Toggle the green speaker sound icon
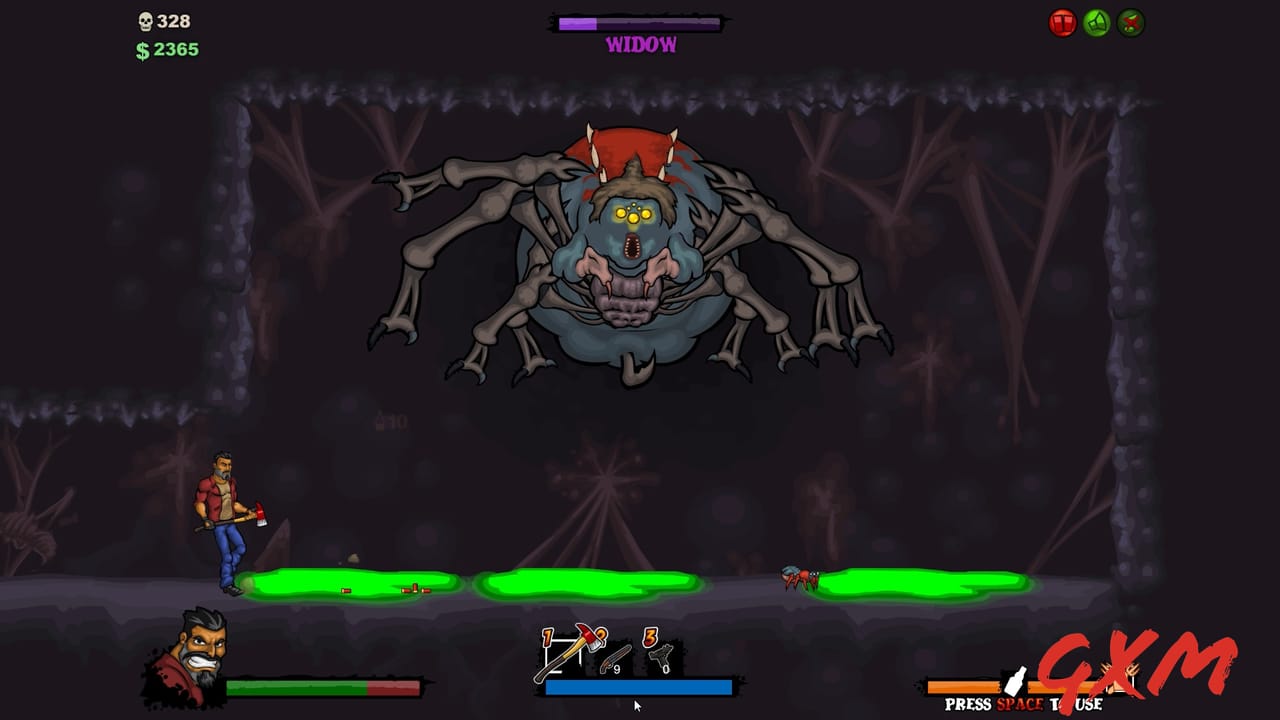Viewport: 1280px width, 720px height. click(x=1095, y=21)
